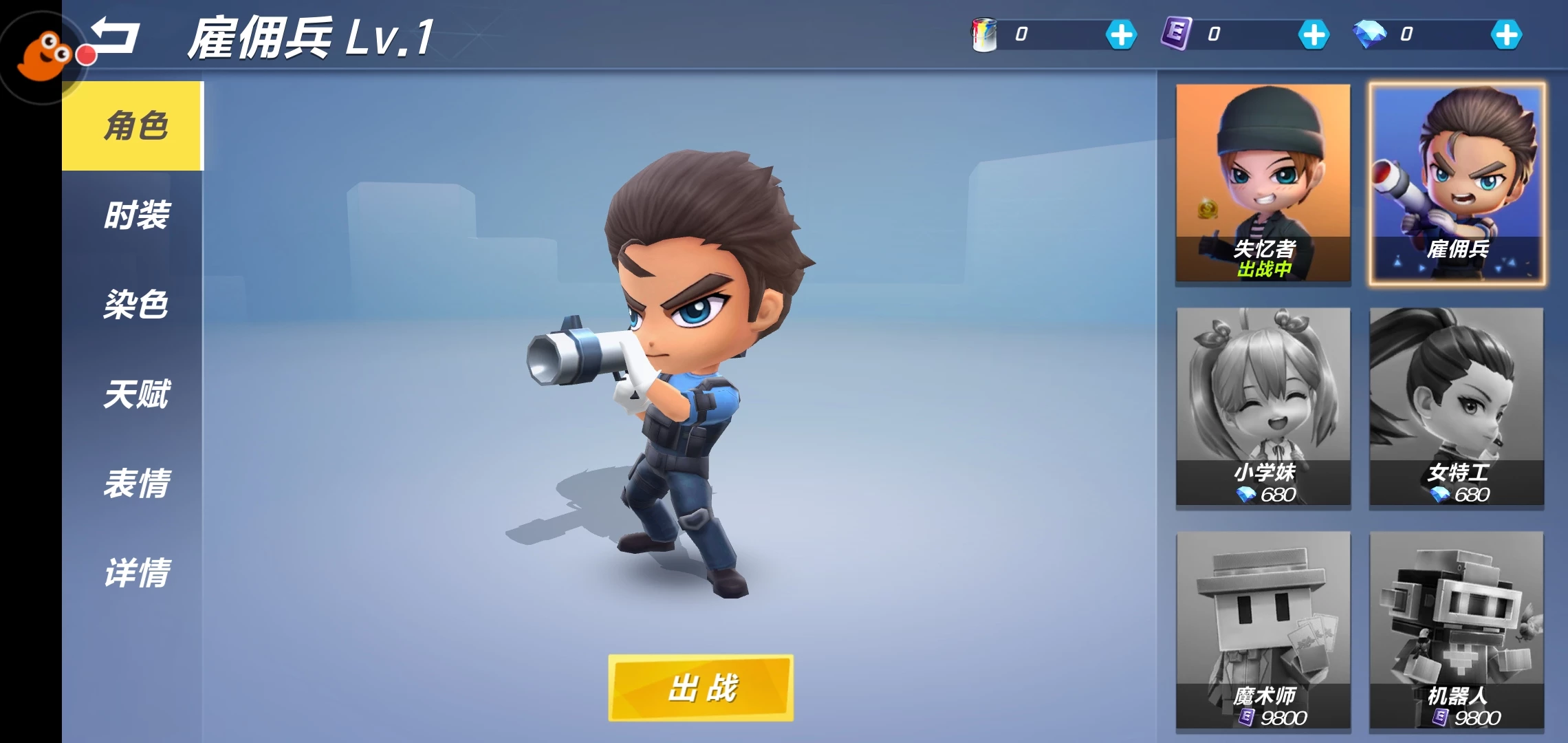Choose the 雇佣兵 character tile
1568x743 pixels.
pyautogui.click(x=1457, y=182)
